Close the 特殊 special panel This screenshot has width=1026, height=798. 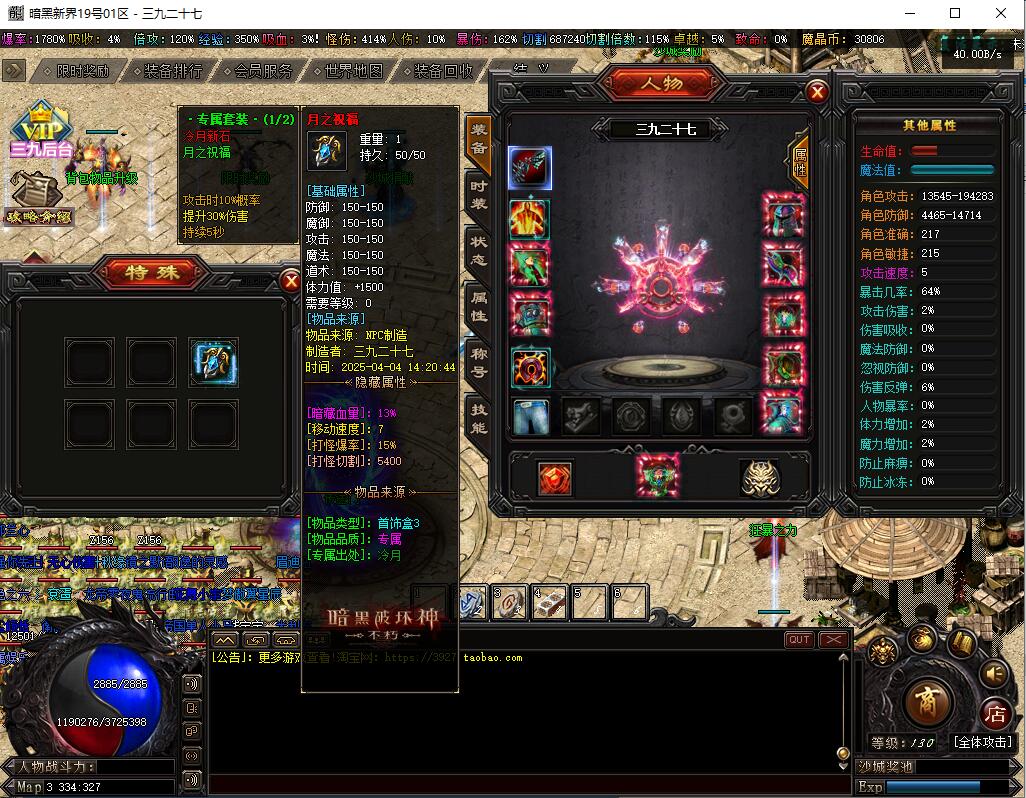291,280
